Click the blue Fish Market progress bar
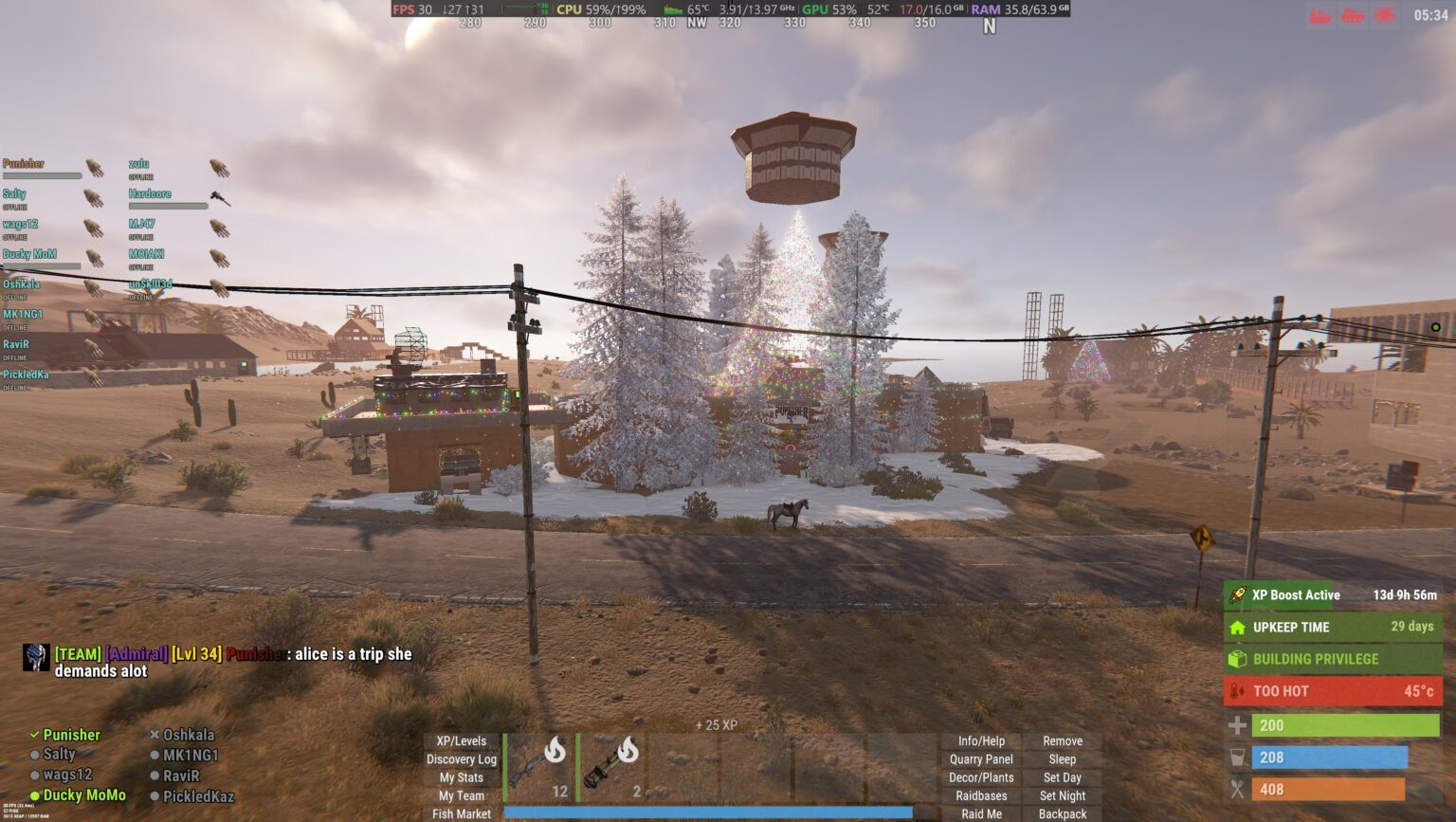The height and width of the screenshot is (822, 1456). point(709,813)
